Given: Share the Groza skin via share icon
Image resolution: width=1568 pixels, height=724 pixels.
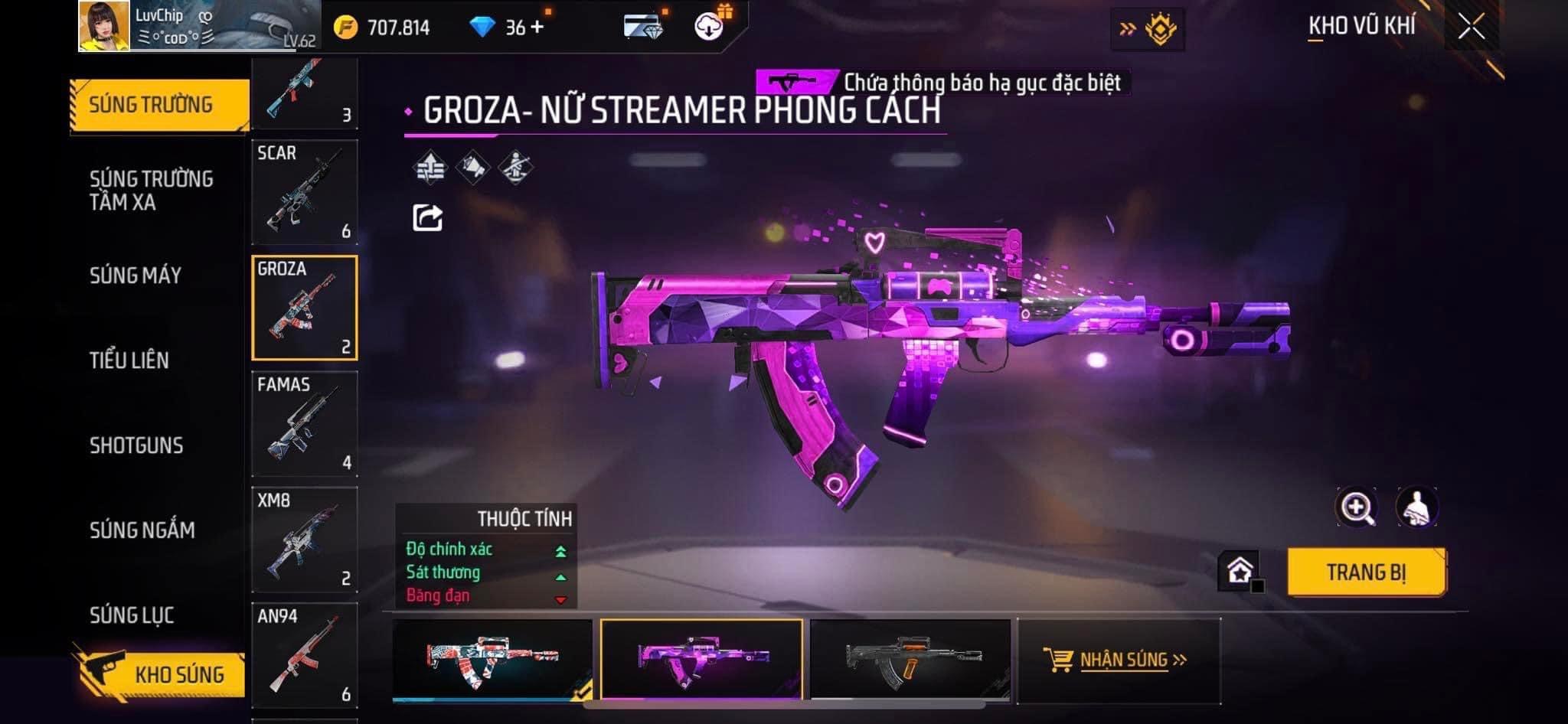Looking at the screenshot, I should 427,218.
